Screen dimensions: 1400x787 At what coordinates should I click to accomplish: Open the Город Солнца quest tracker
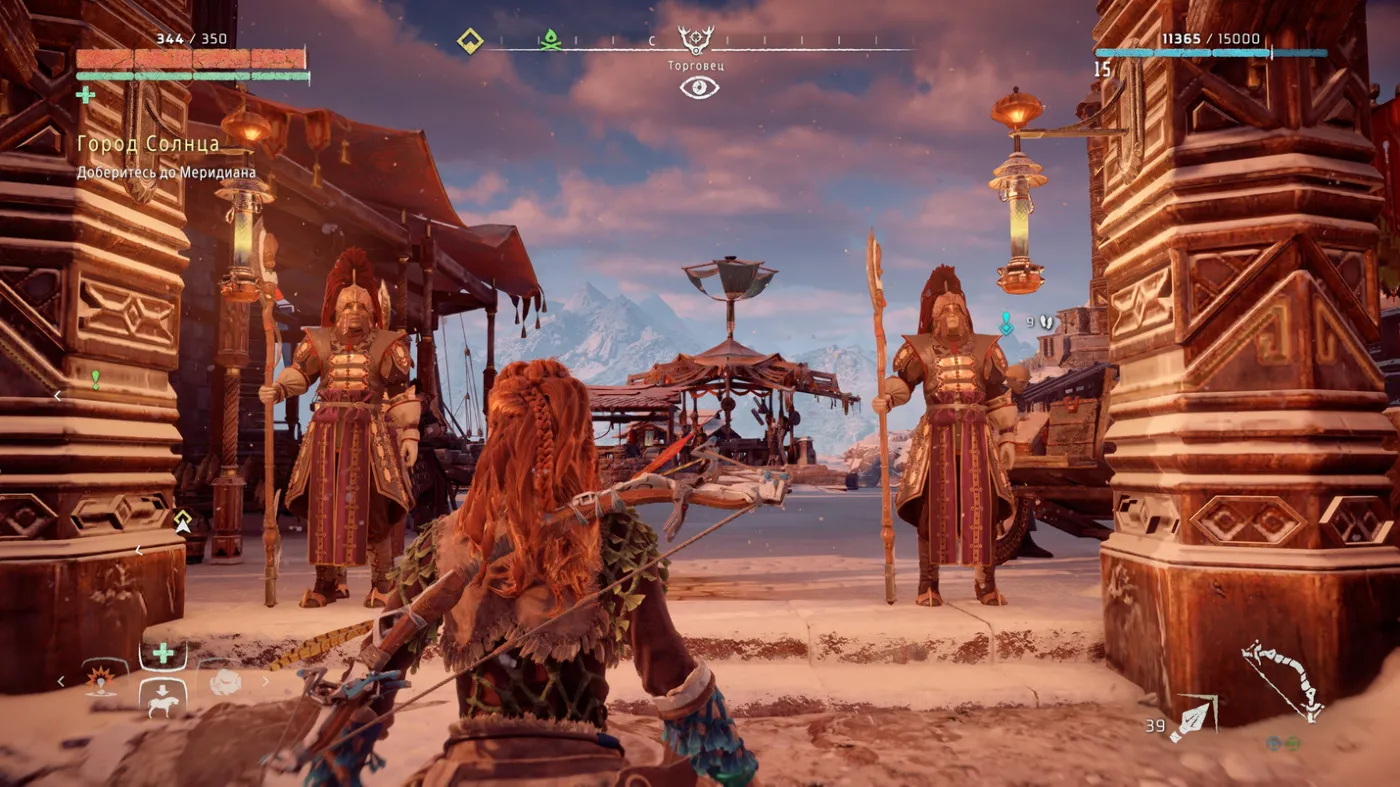pos(148,144)
